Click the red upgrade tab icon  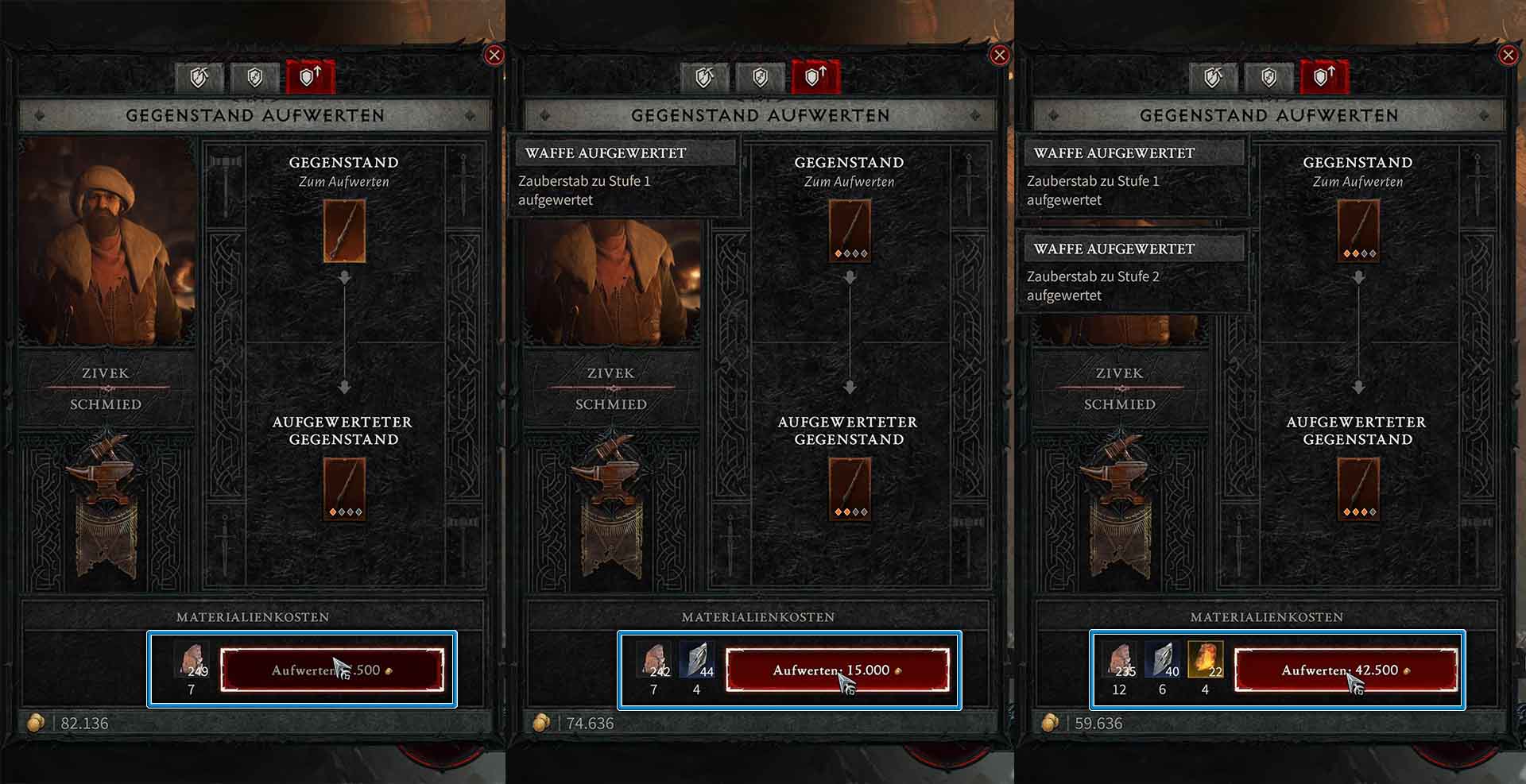tap(310, 77)
